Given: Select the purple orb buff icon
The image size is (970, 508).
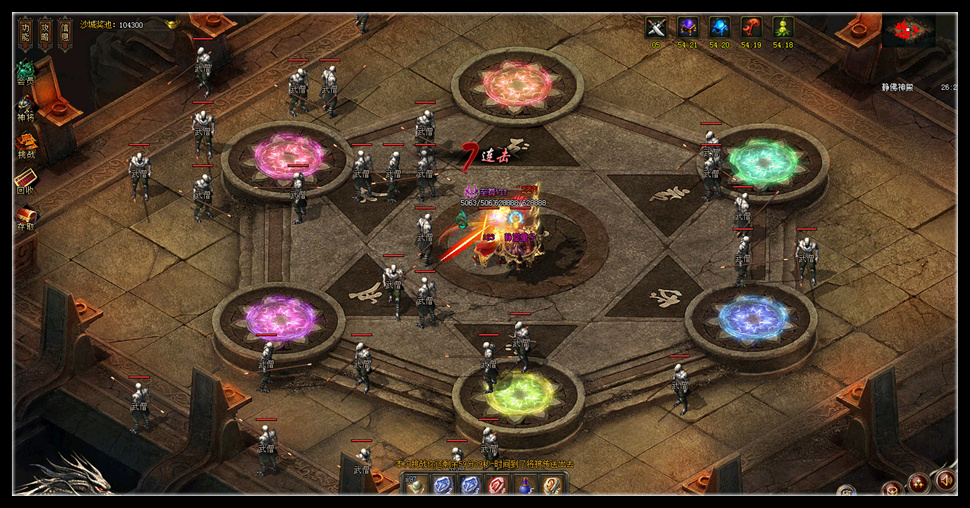Looking at the screenshot, I should coord(688,28).
